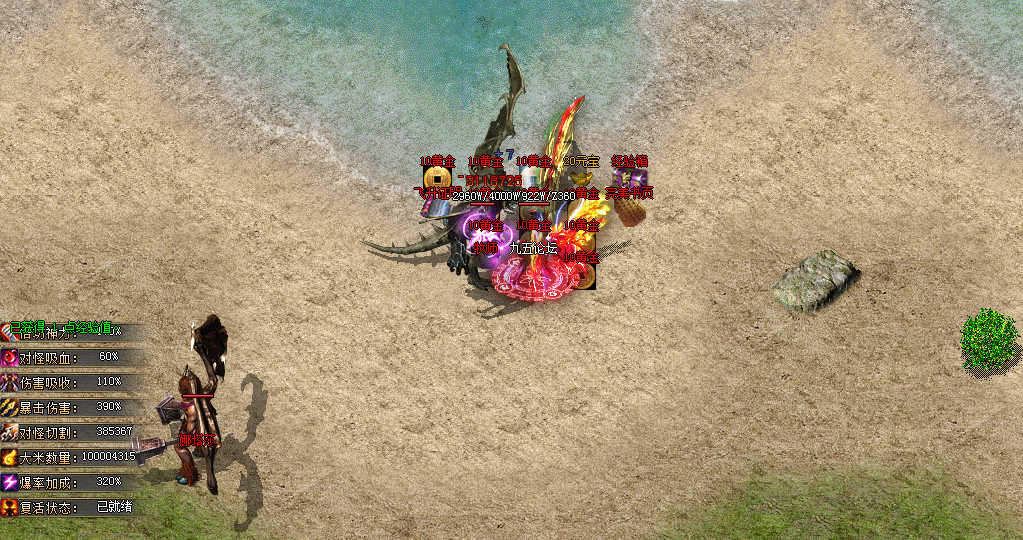Screen dimensions: 1023x540
Task: Select the 伤害吸收 damage absorb icon
Action: [10, 382]
